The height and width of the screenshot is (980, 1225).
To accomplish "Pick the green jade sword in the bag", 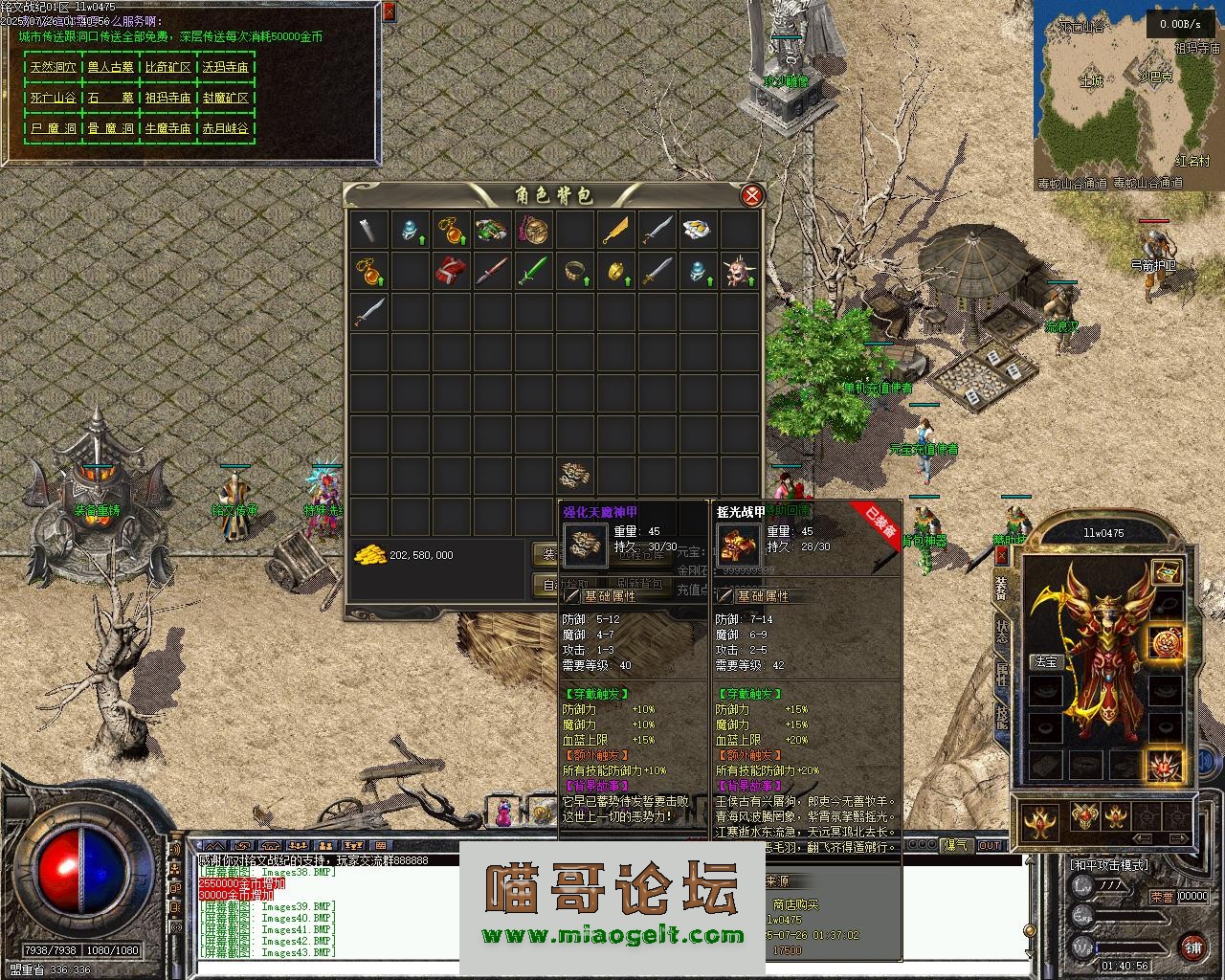I will 532,272.
